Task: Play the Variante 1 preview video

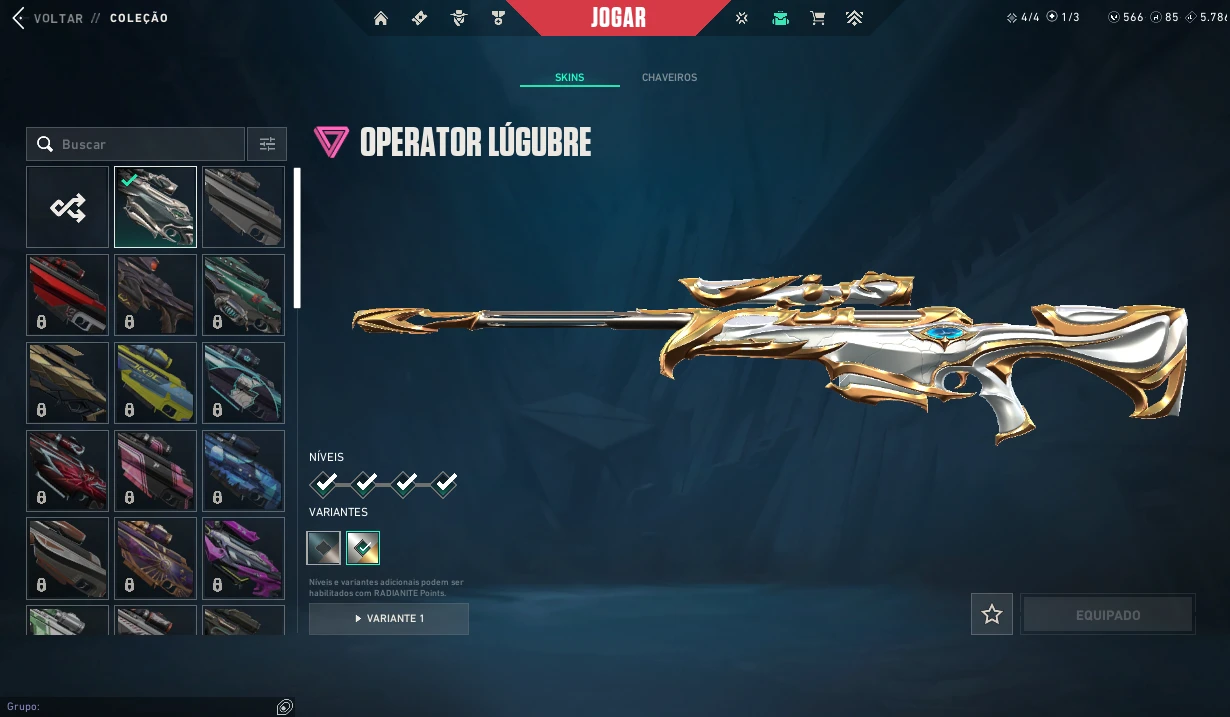Action: pyautogui.click(x=388, y=619)
